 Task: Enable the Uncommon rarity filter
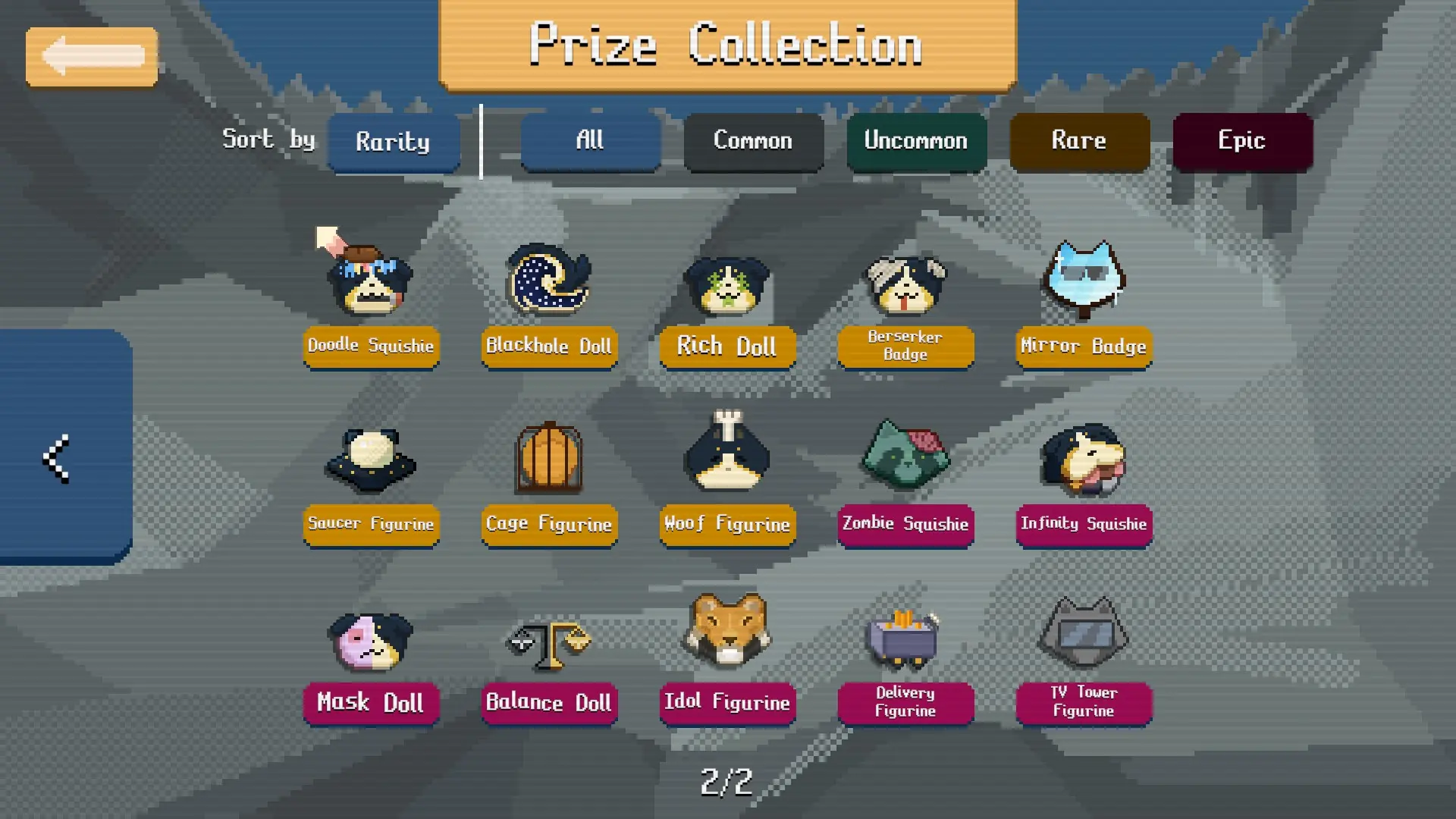915,141
